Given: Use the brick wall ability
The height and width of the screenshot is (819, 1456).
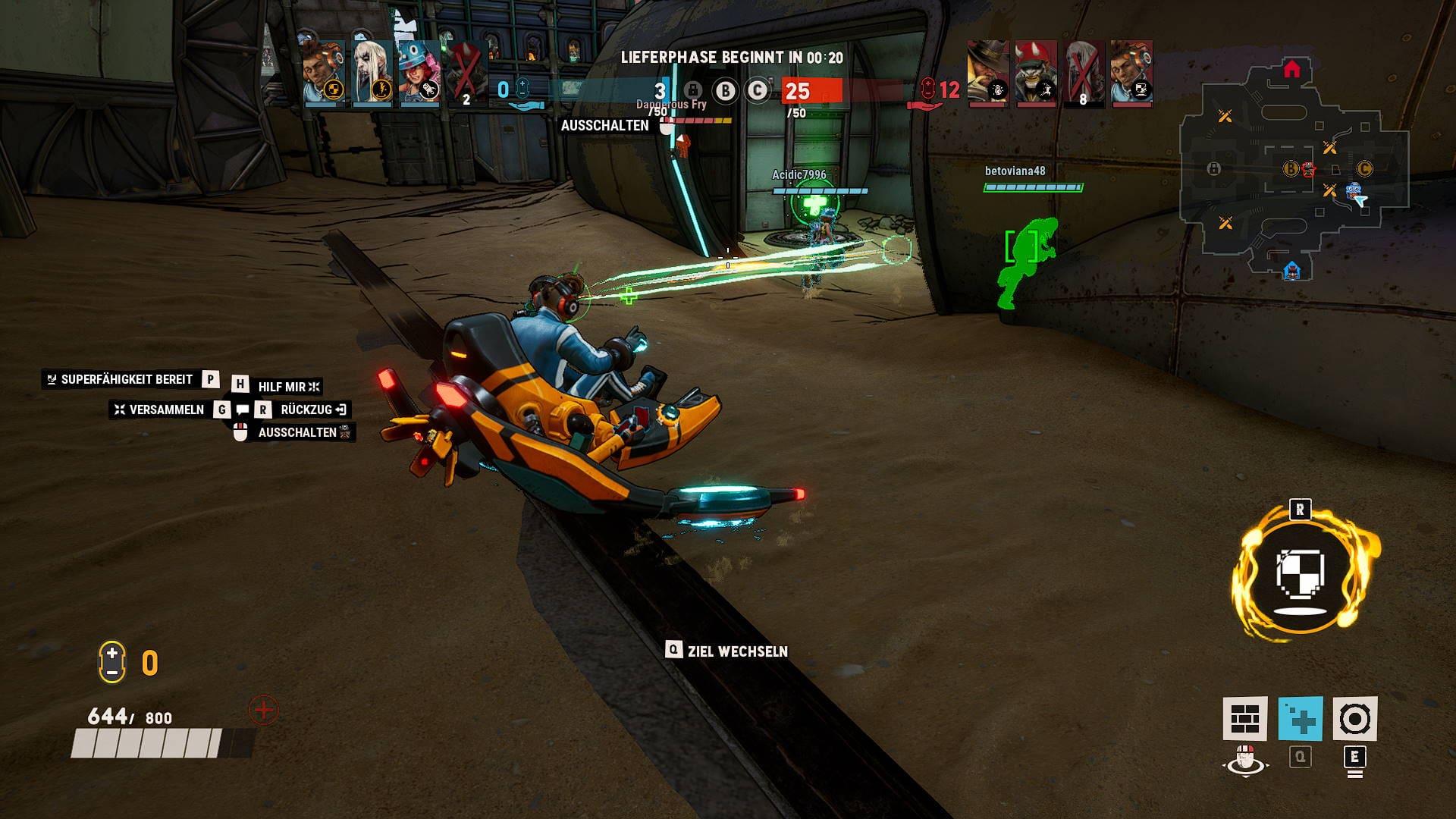Looking at the screenshot, I should [1244, 718].
